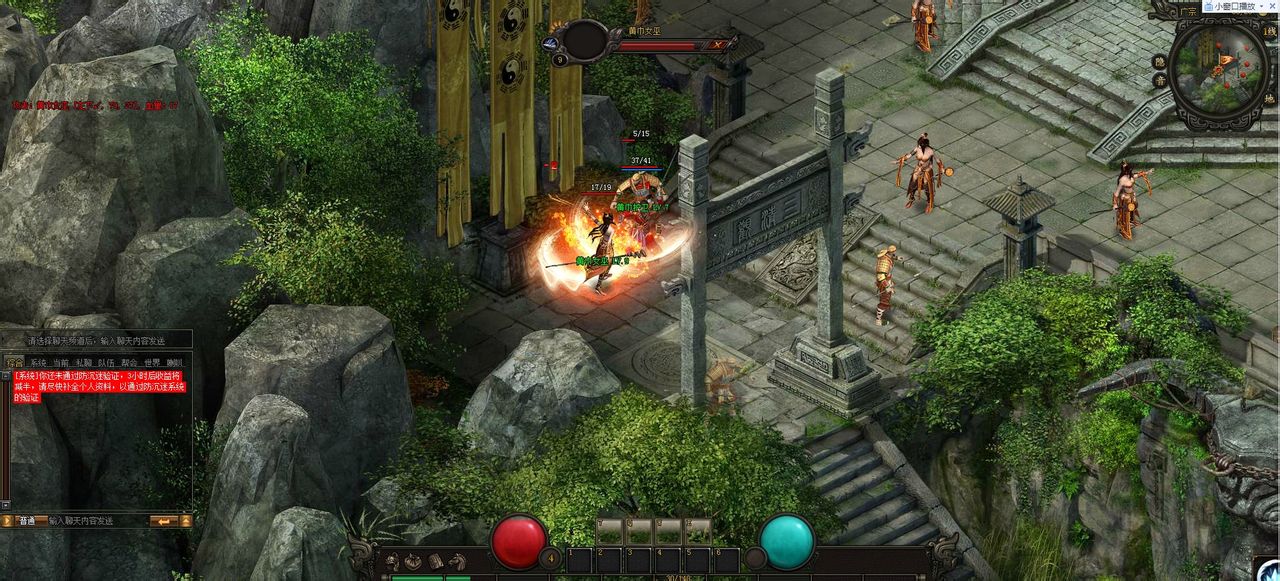Click the chat message input field
1280x581 pixels.
pos(95,521)
